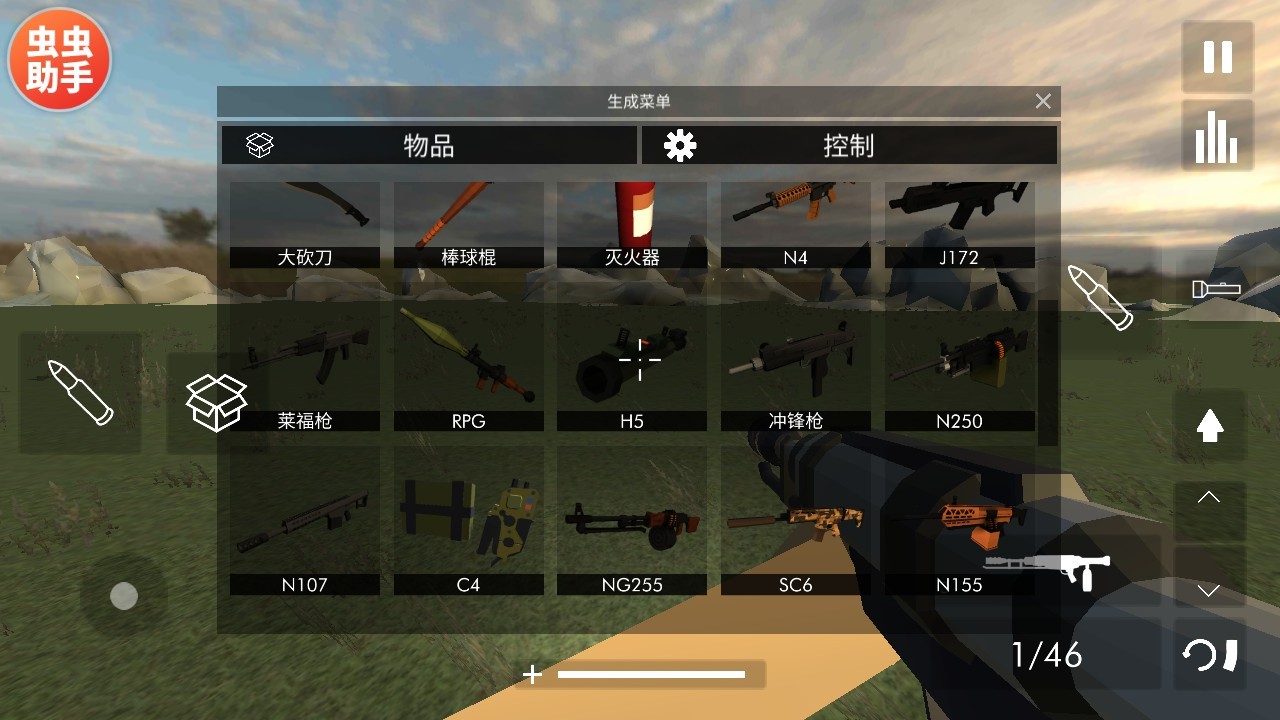1280x720 pixels.
Task: Close the spawn menu window
Action: [1043, 101]
